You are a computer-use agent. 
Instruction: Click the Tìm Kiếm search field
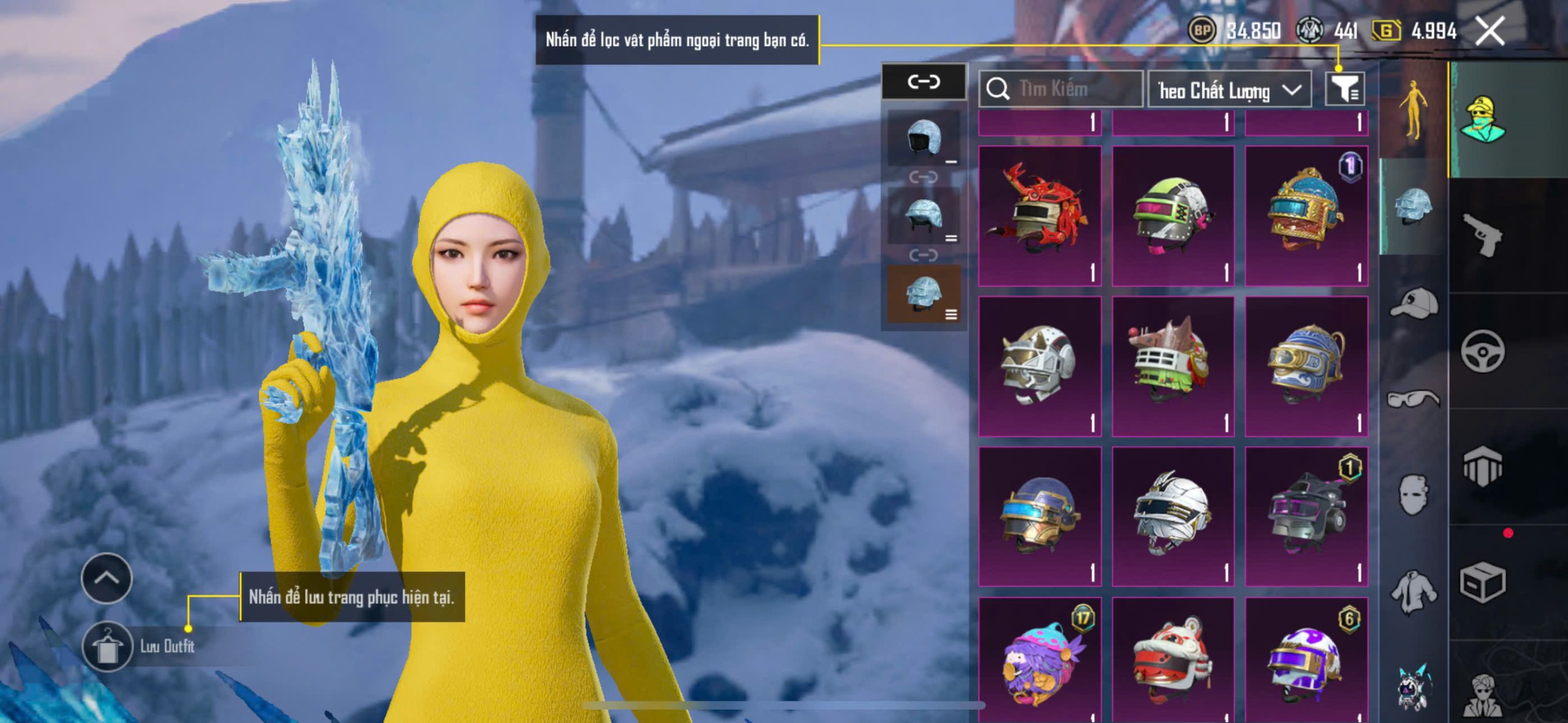click(x=1061, y=89)
